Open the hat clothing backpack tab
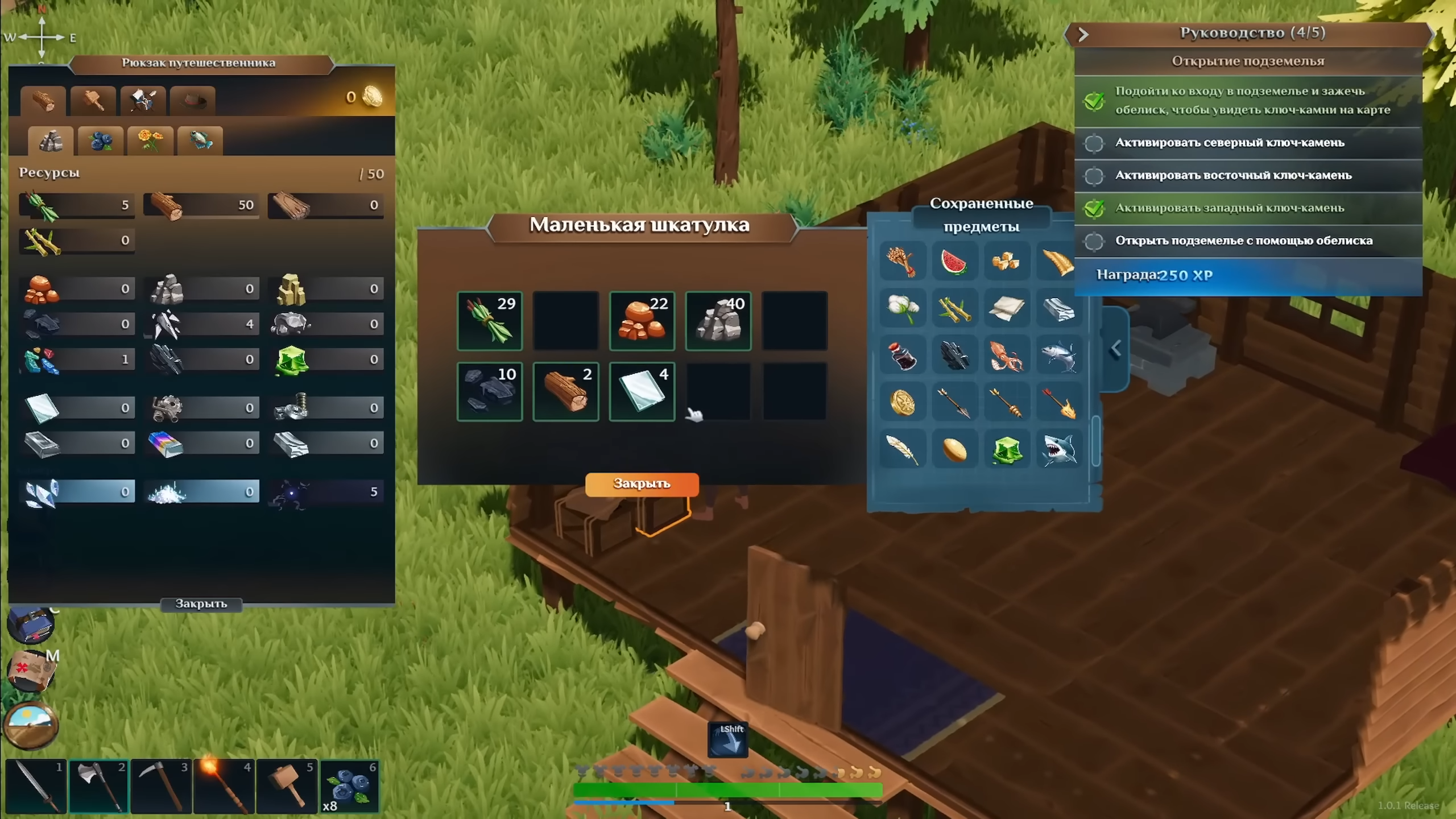This screenshot has height=819, width=1456. coord(193,101)
